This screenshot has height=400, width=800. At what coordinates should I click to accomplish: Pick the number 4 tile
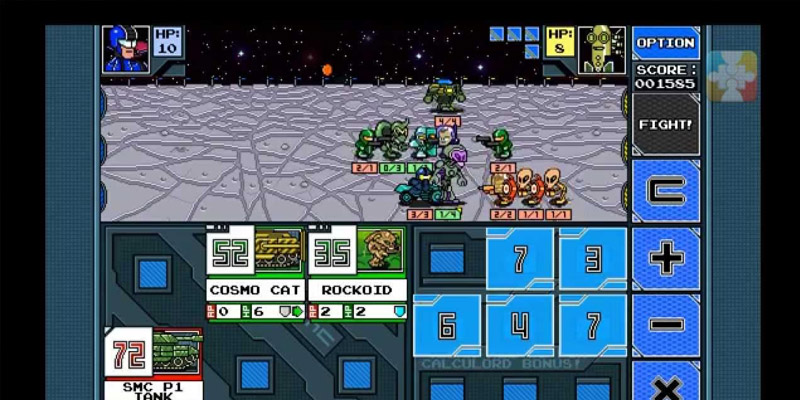tap(520, 326)
